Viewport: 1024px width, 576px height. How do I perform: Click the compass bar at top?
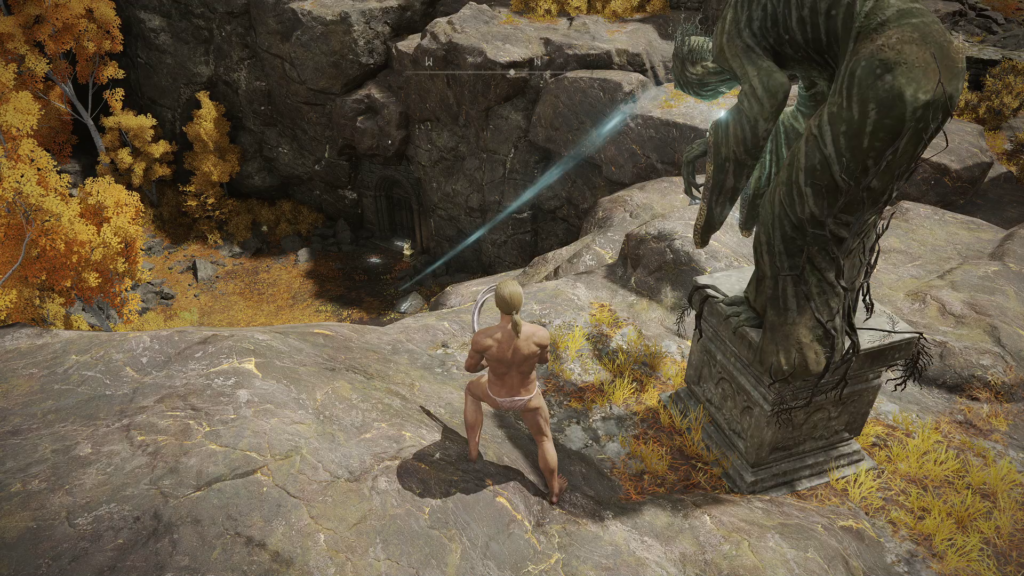pos(511,71)
